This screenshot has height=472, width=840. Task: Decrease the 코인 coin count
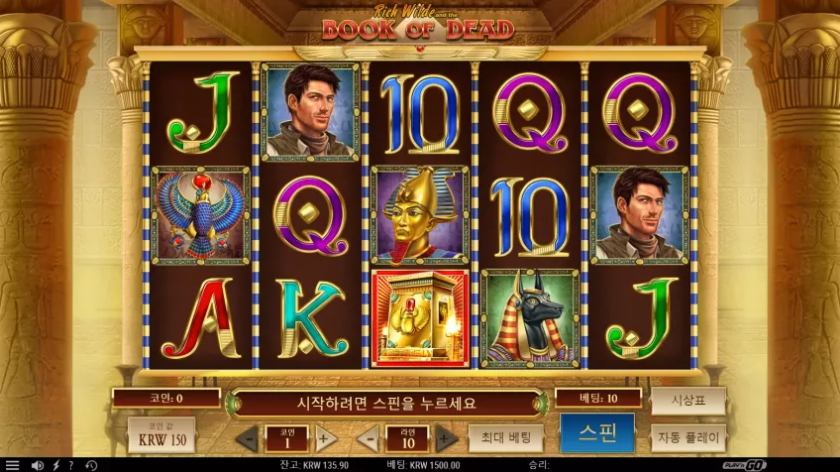[x=247, y=438]
